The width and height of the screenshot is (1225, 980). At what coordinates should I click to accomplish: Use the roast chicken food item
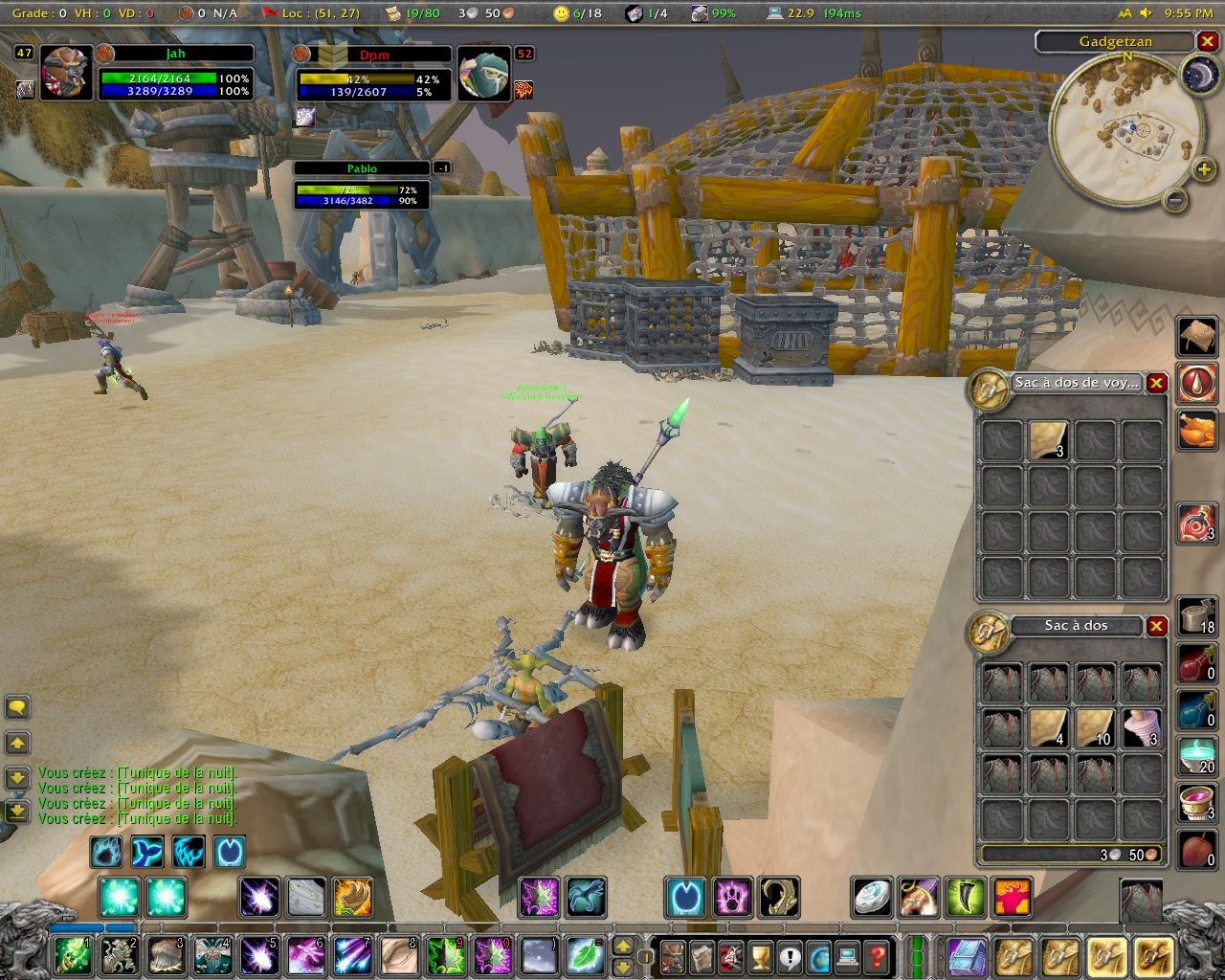1196,430
